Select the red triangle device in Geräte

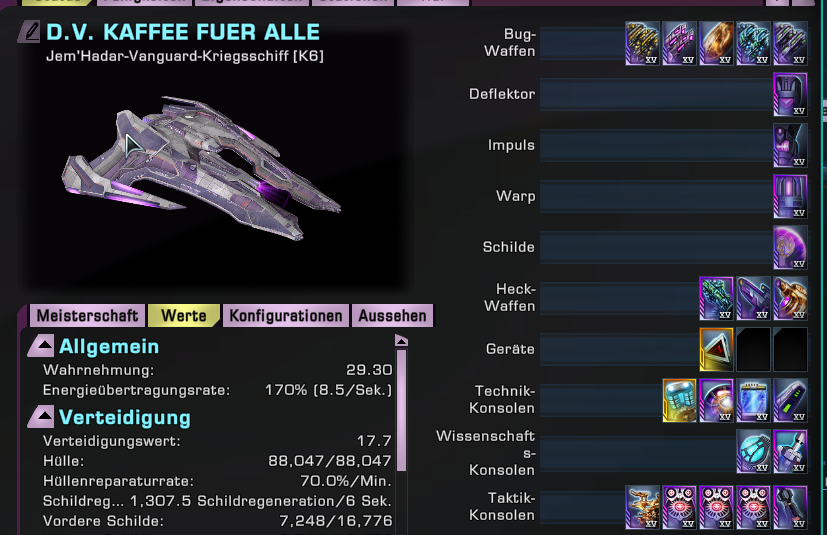click(x=716, y=349)
